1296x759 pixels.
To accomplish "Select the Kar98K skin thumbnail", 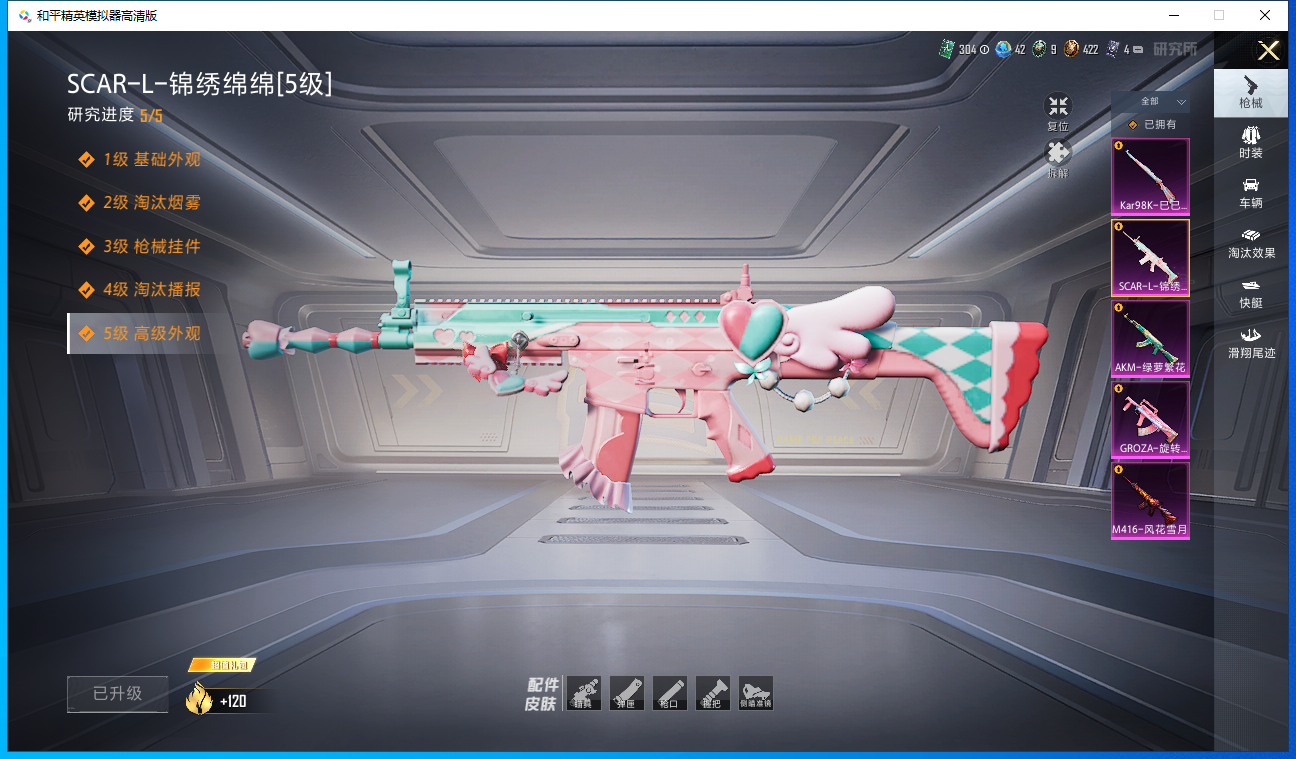I will tap(1150, 176).
